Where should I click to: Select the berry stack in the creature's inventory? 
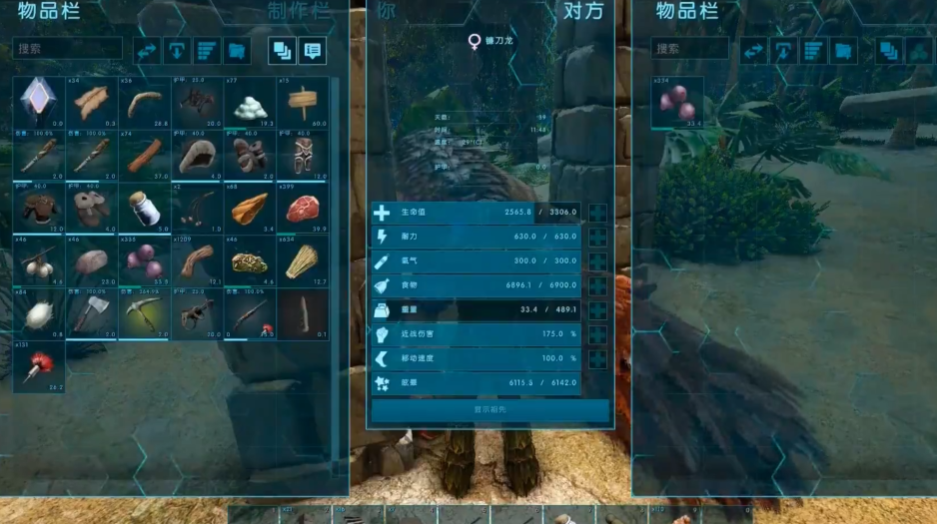pos(677,103)
